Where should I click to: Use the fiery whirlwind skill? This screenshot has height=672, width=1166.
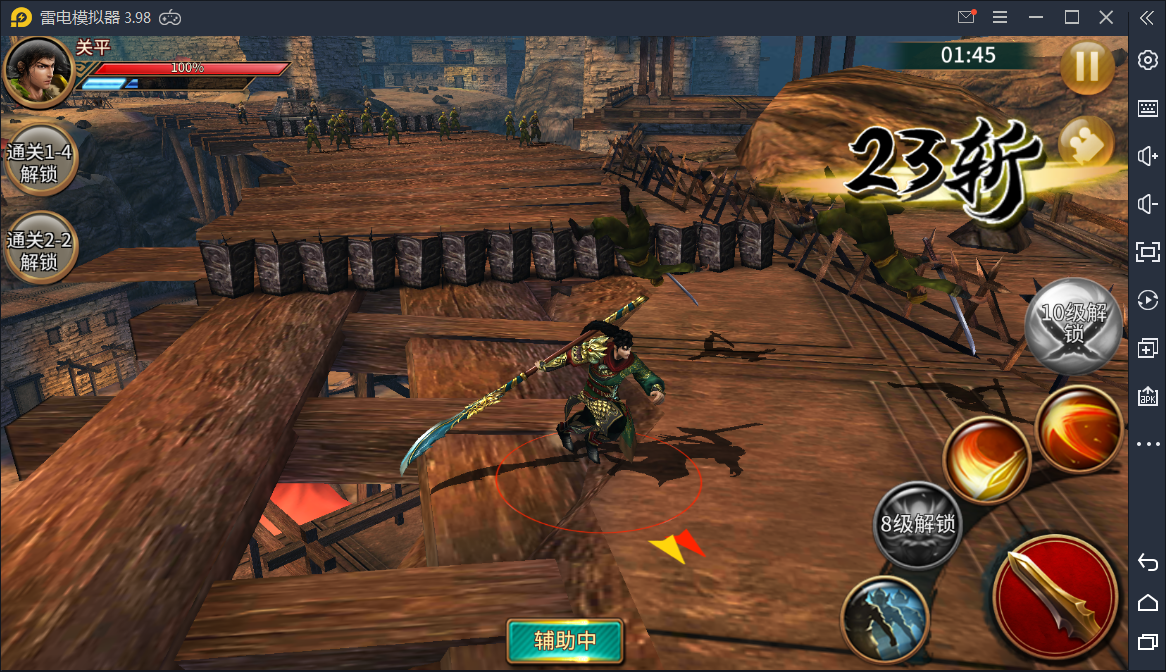[x=1078, y=428]
